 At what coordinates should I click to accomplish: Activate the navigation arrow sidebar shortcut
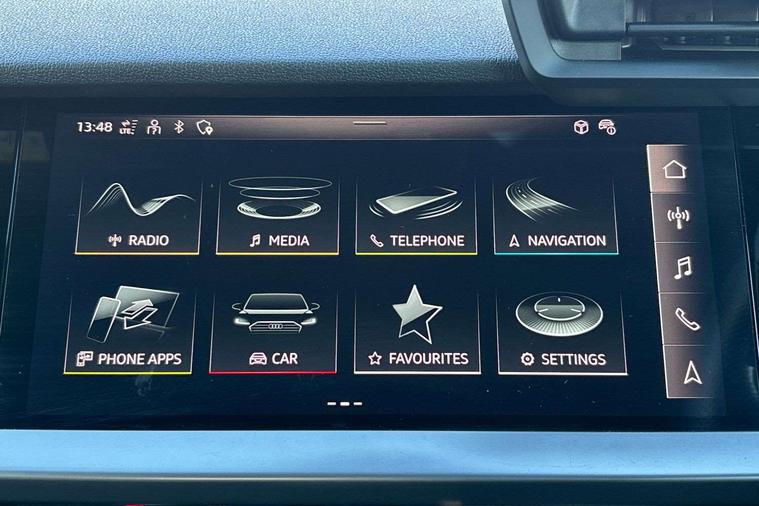pos(691,373)
